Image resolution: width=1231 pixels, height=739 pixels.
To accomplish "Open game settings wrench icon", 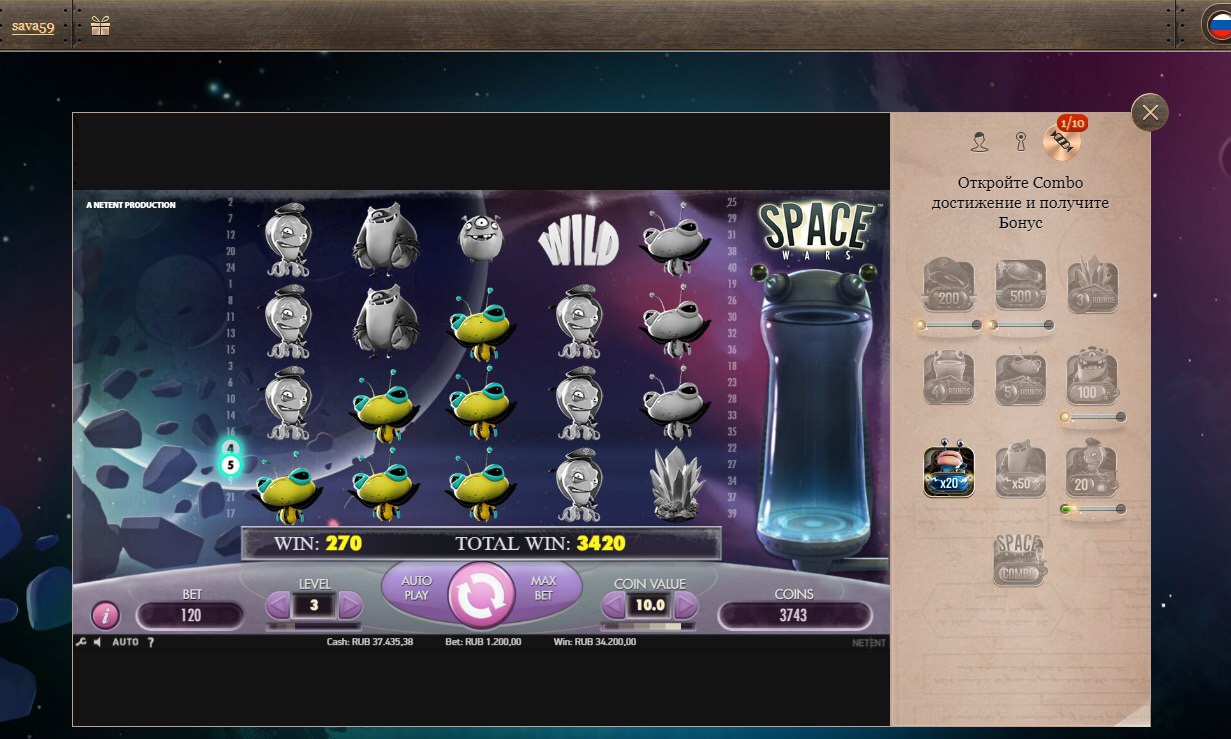I will [x=81, y=642].
